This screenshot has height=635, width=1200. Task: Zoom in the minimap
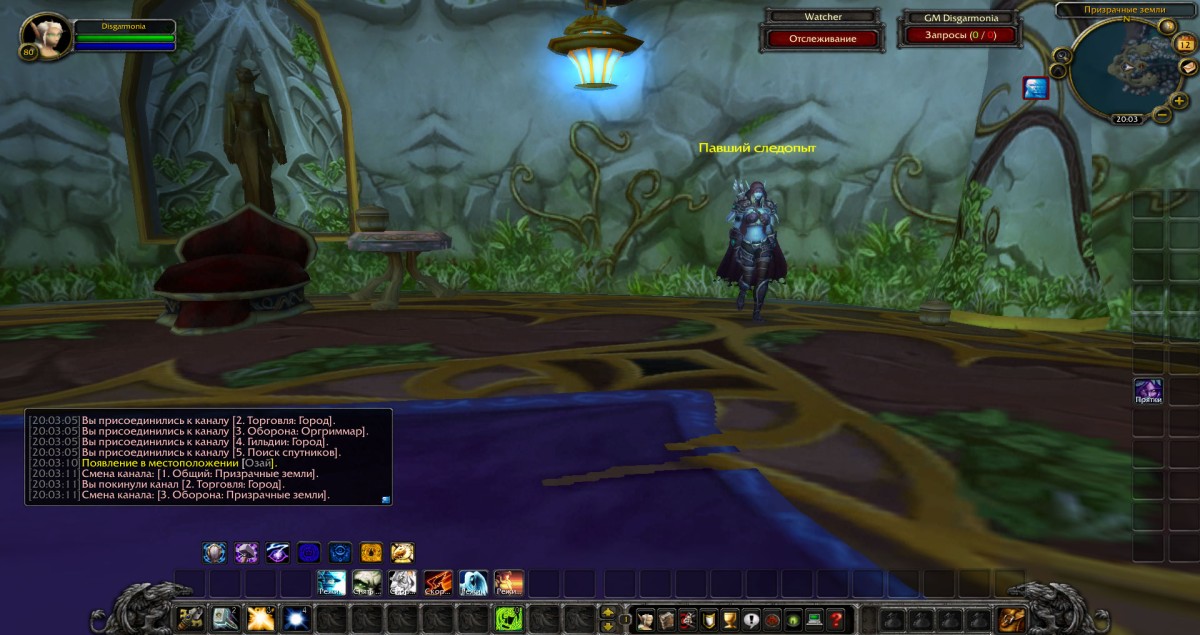(x=1179, y=100)
